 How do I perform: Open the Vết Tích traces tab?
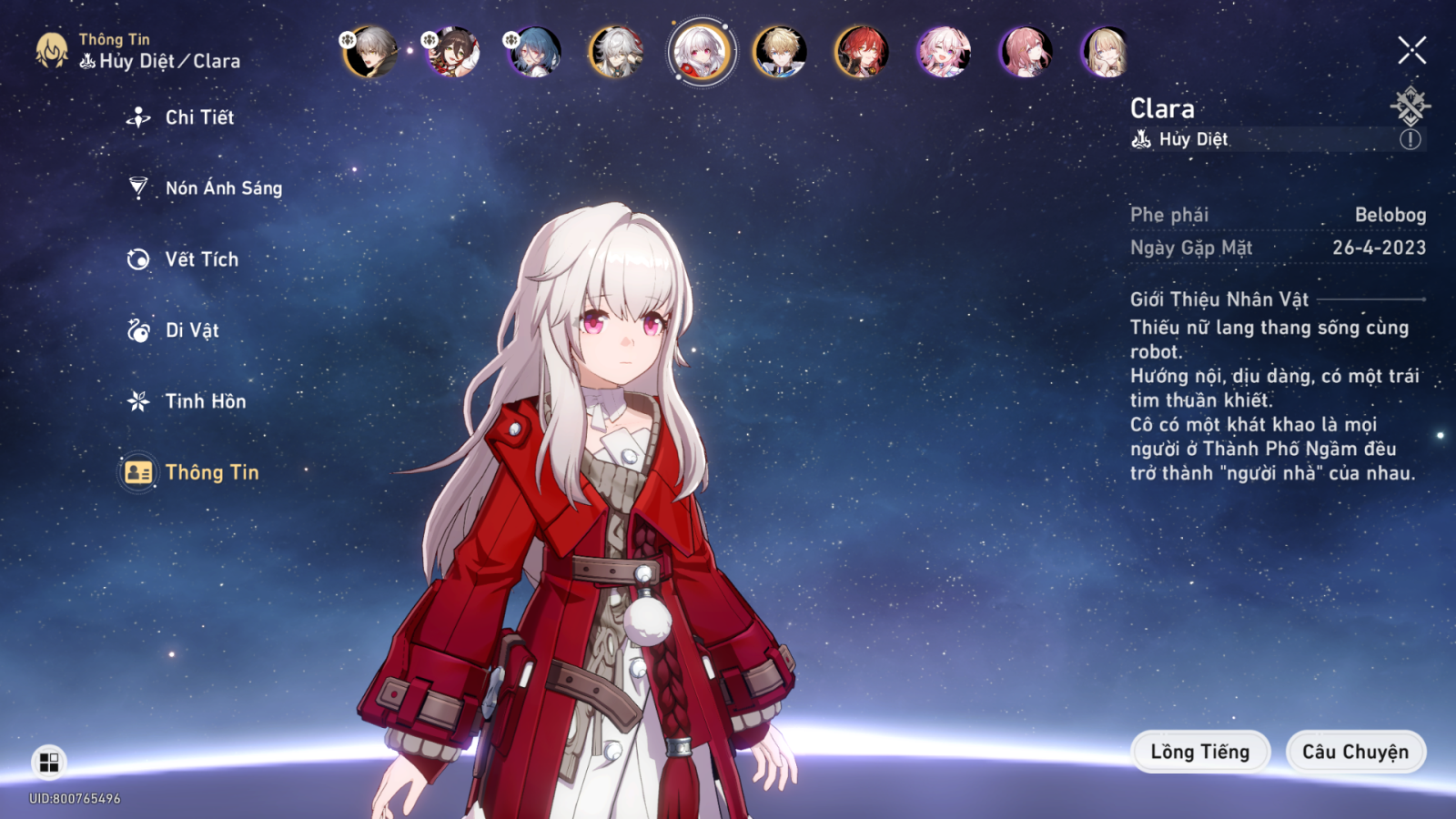point(201,259)
